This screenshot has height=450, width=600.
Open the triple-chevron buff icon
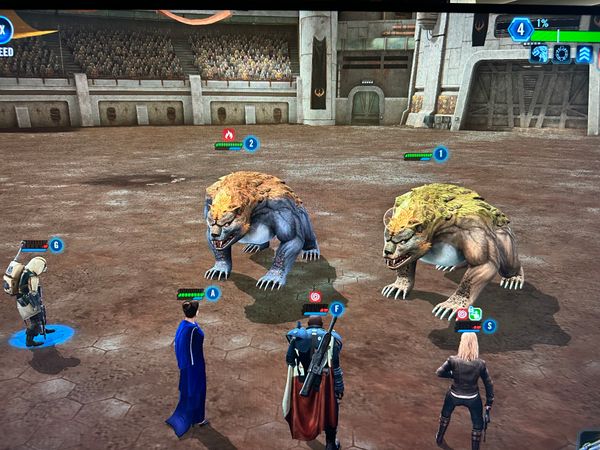coord(584,54)
